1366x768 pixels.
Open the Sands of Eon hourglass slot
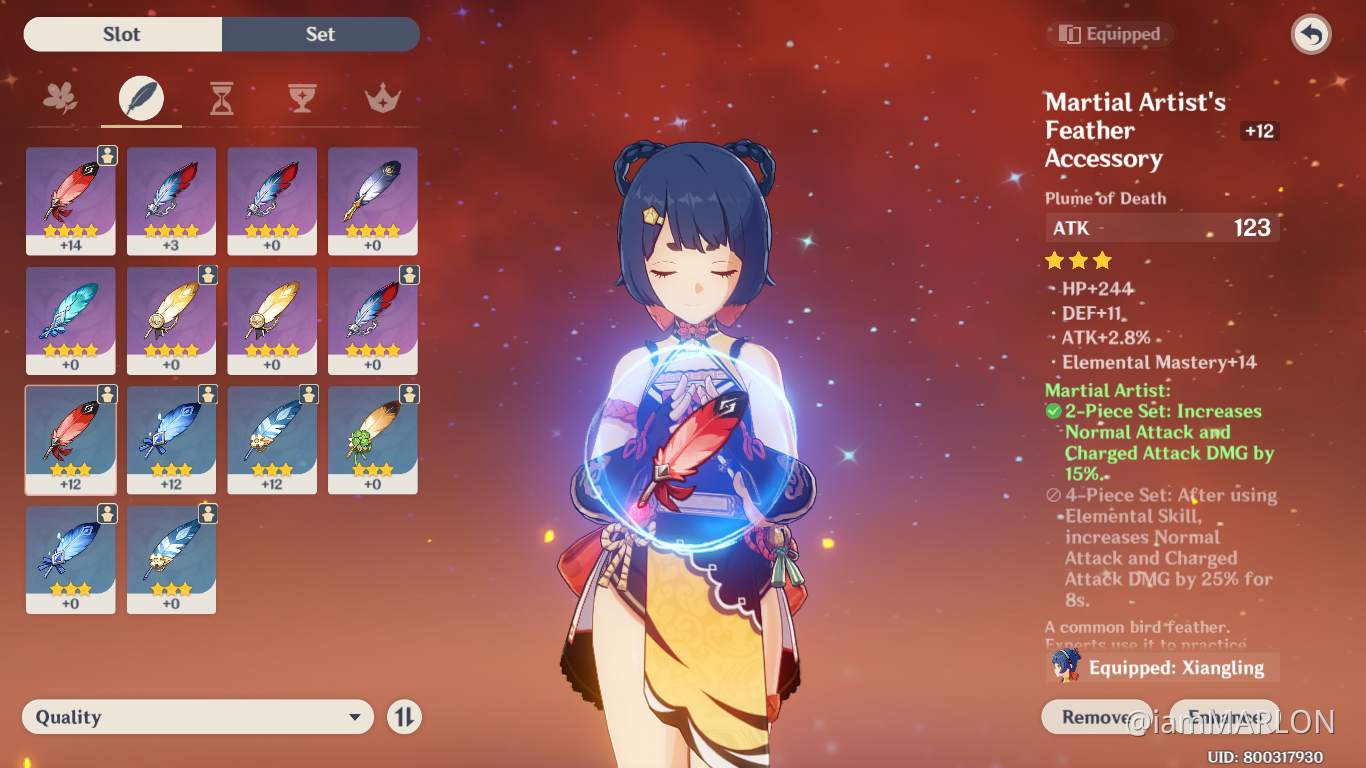coord(221,98)
